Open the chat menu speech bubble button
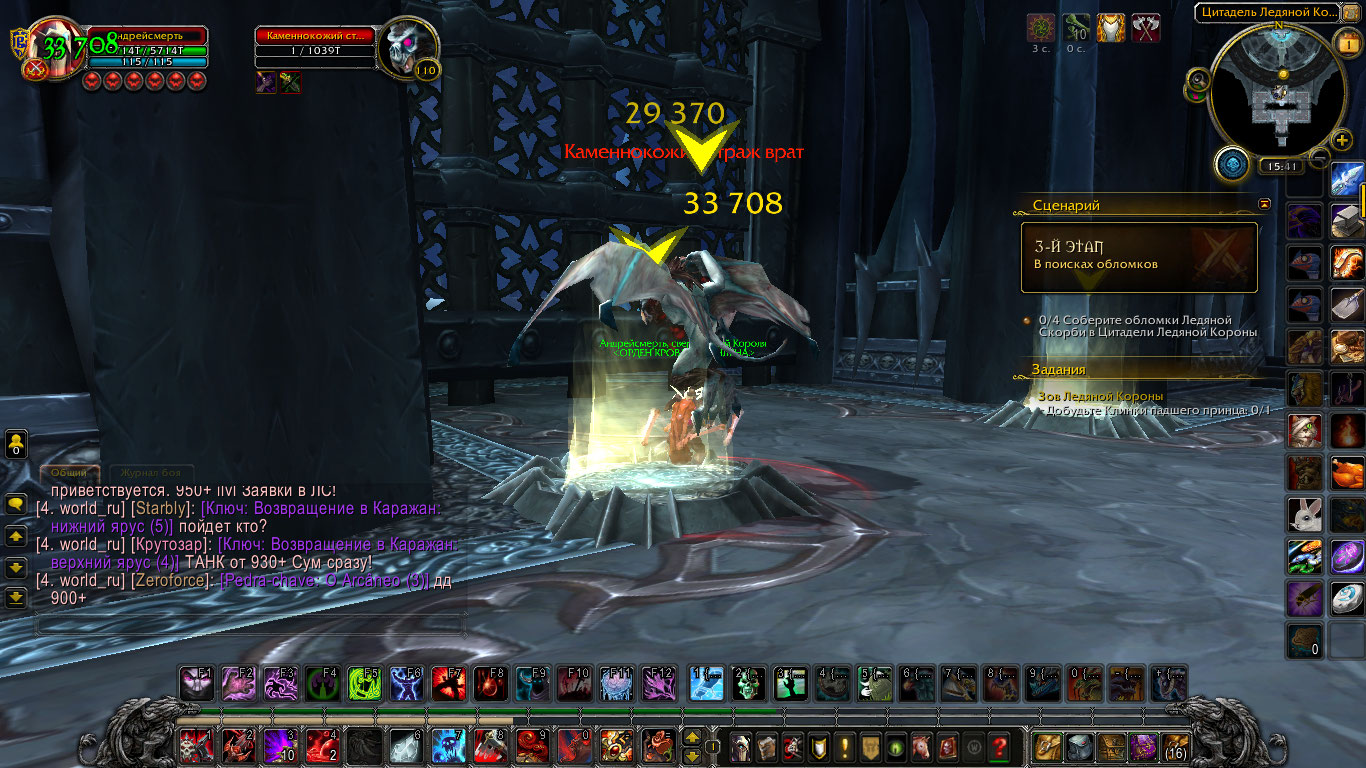1366x768 pixels. tap(16, 505)
